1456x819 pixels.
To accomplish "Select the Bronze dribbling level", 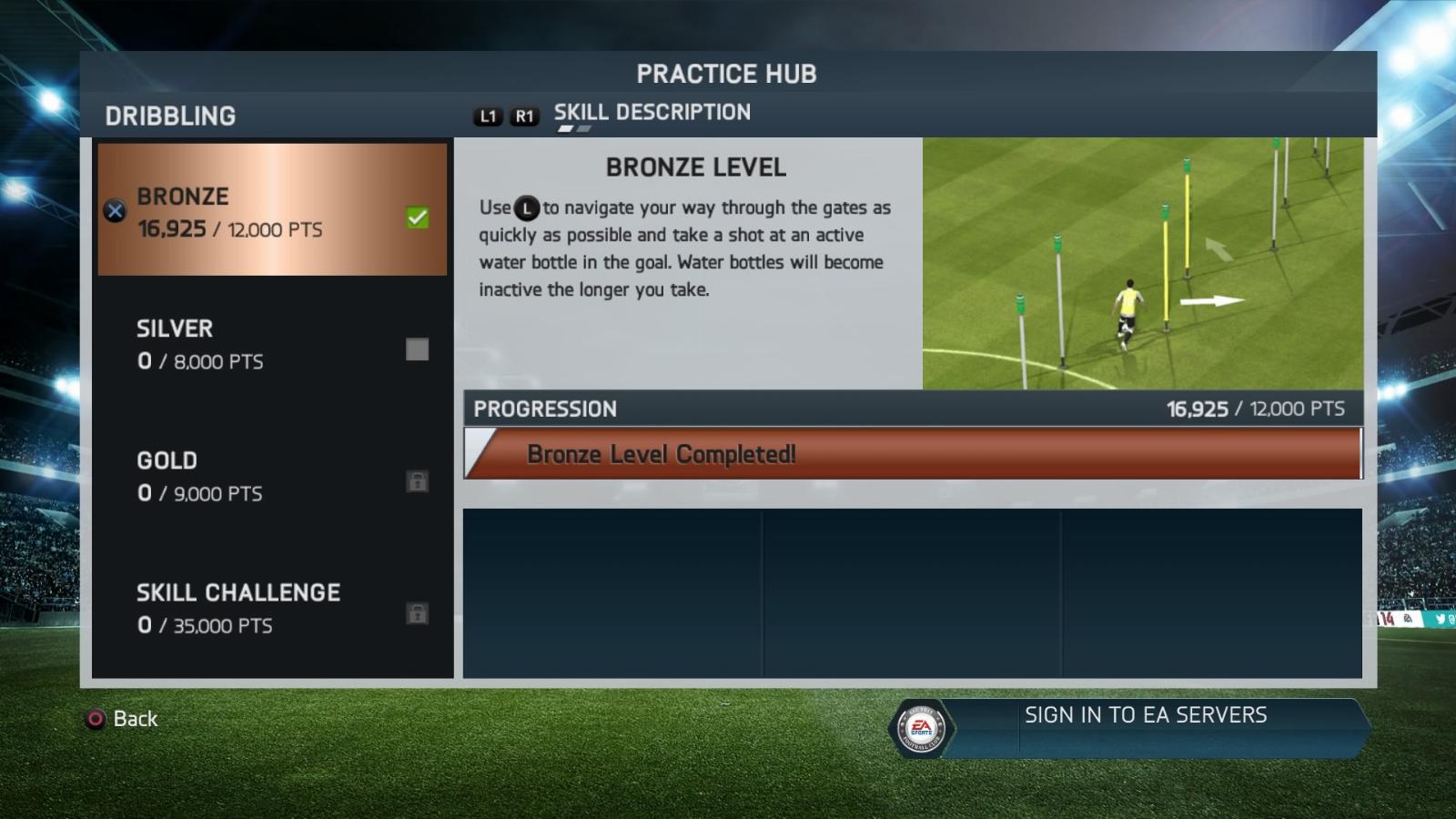I will 272,209.
